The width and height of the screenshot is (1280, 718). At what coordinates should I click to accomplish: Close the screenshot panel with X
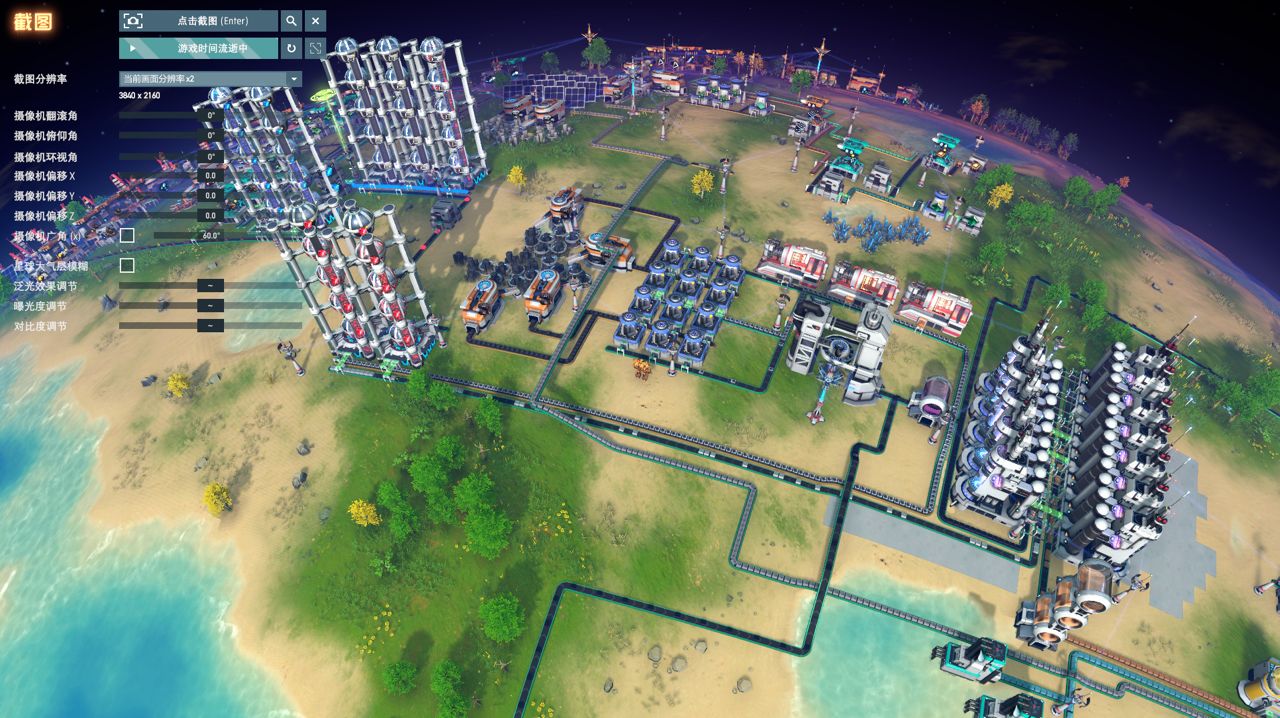pos(315,21)
